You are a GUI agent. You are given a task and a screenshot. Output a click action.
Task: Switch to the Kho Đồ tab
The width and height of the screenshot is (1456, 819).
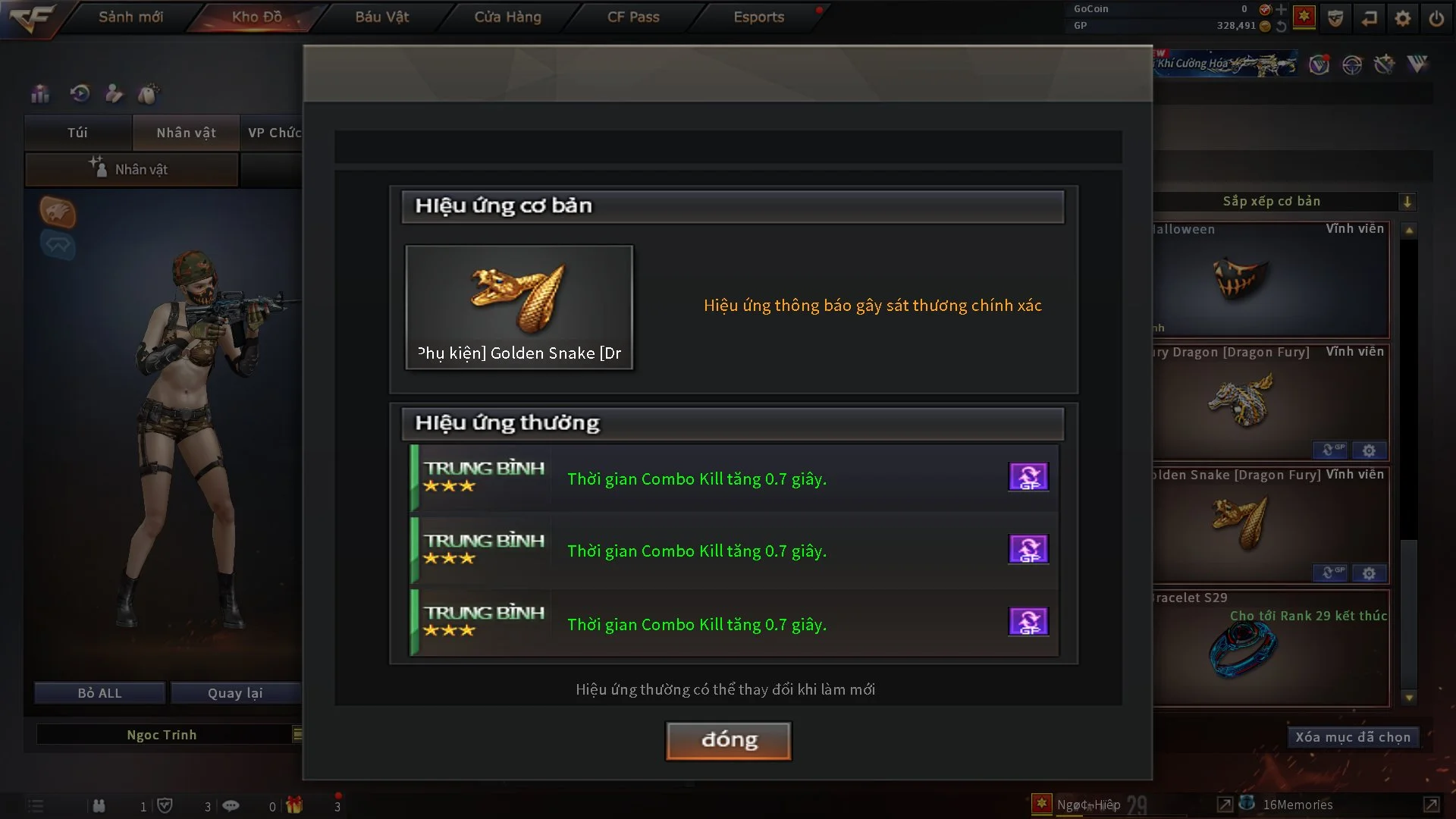click(256, 17)
